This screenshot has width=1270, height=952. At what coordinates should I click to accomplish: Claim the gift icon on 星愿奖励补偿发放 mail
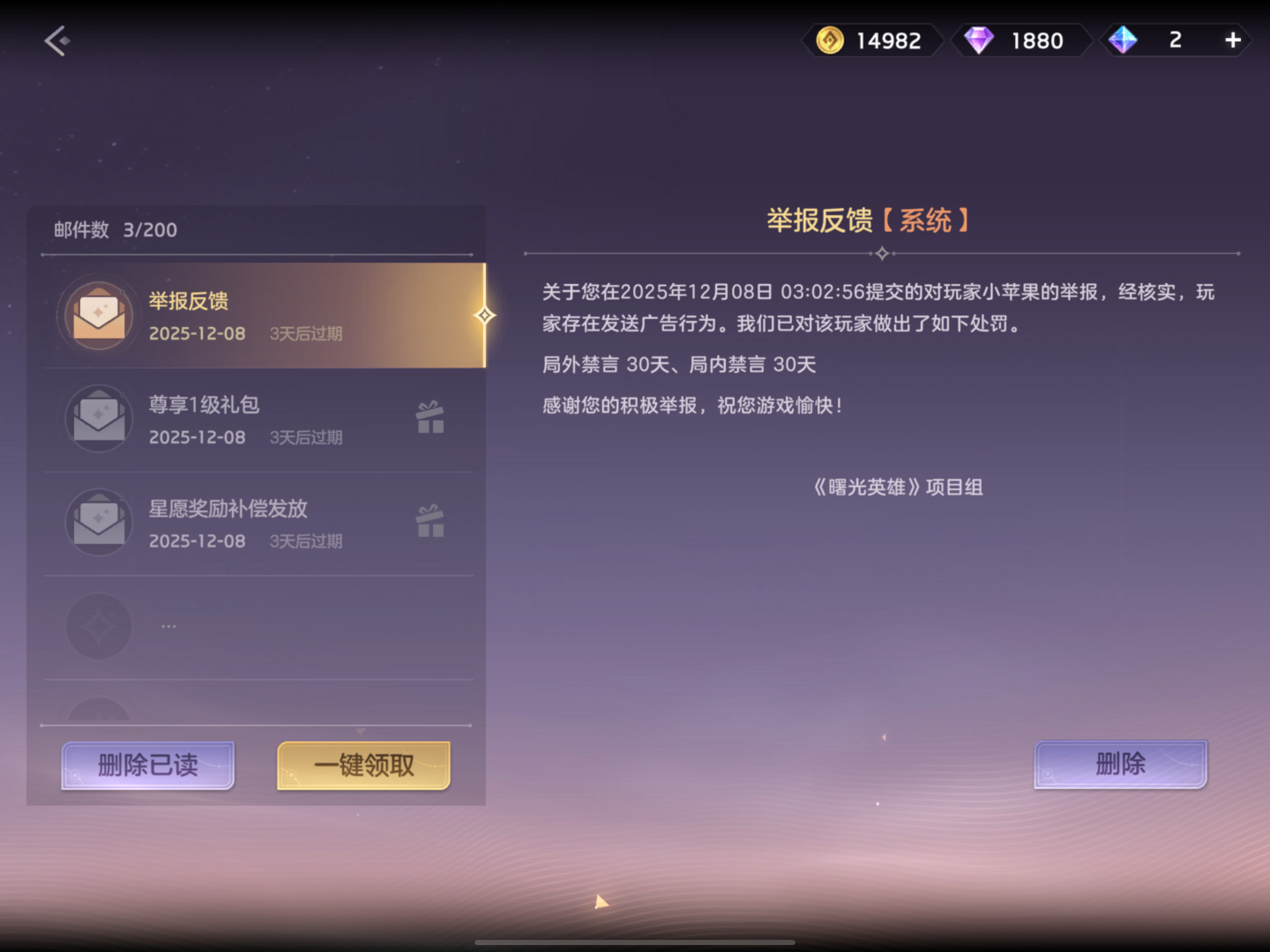[430, 522]
